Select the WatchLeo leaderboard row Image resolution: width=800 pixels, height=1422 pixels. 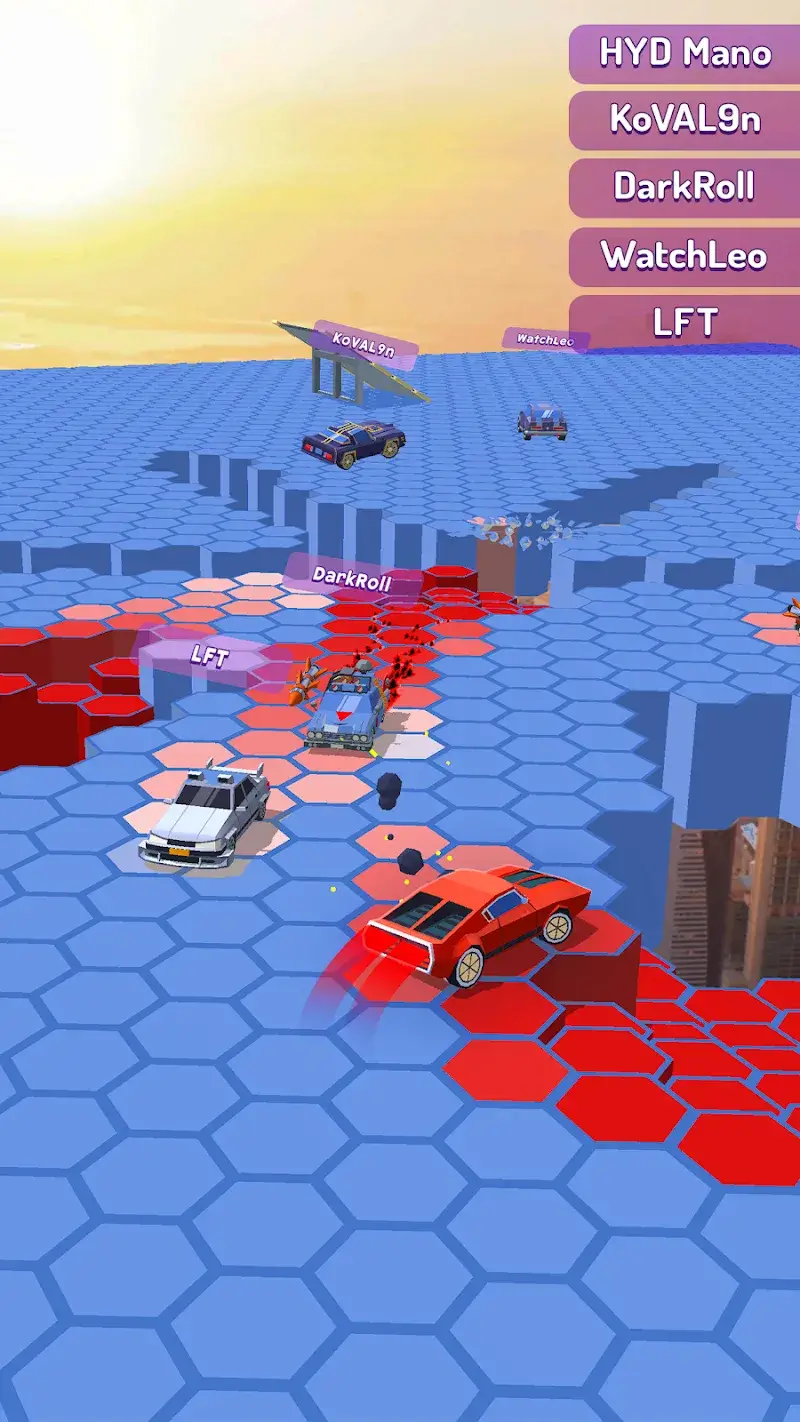pos(685,256)
